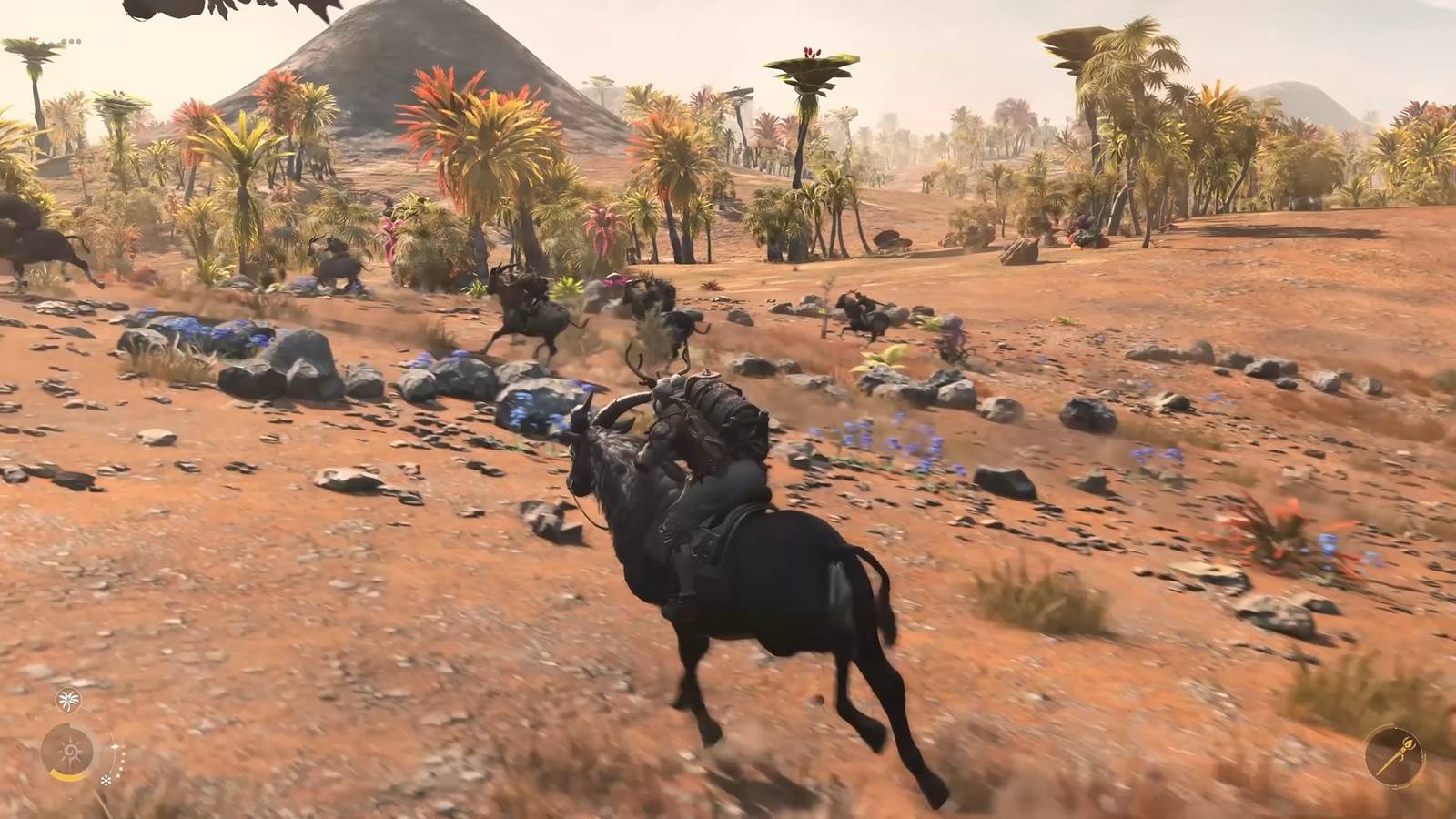1456x819 pixels.
Task: Click the curved white arrow indicator near the ability wheel
Action: click(113, 745)
